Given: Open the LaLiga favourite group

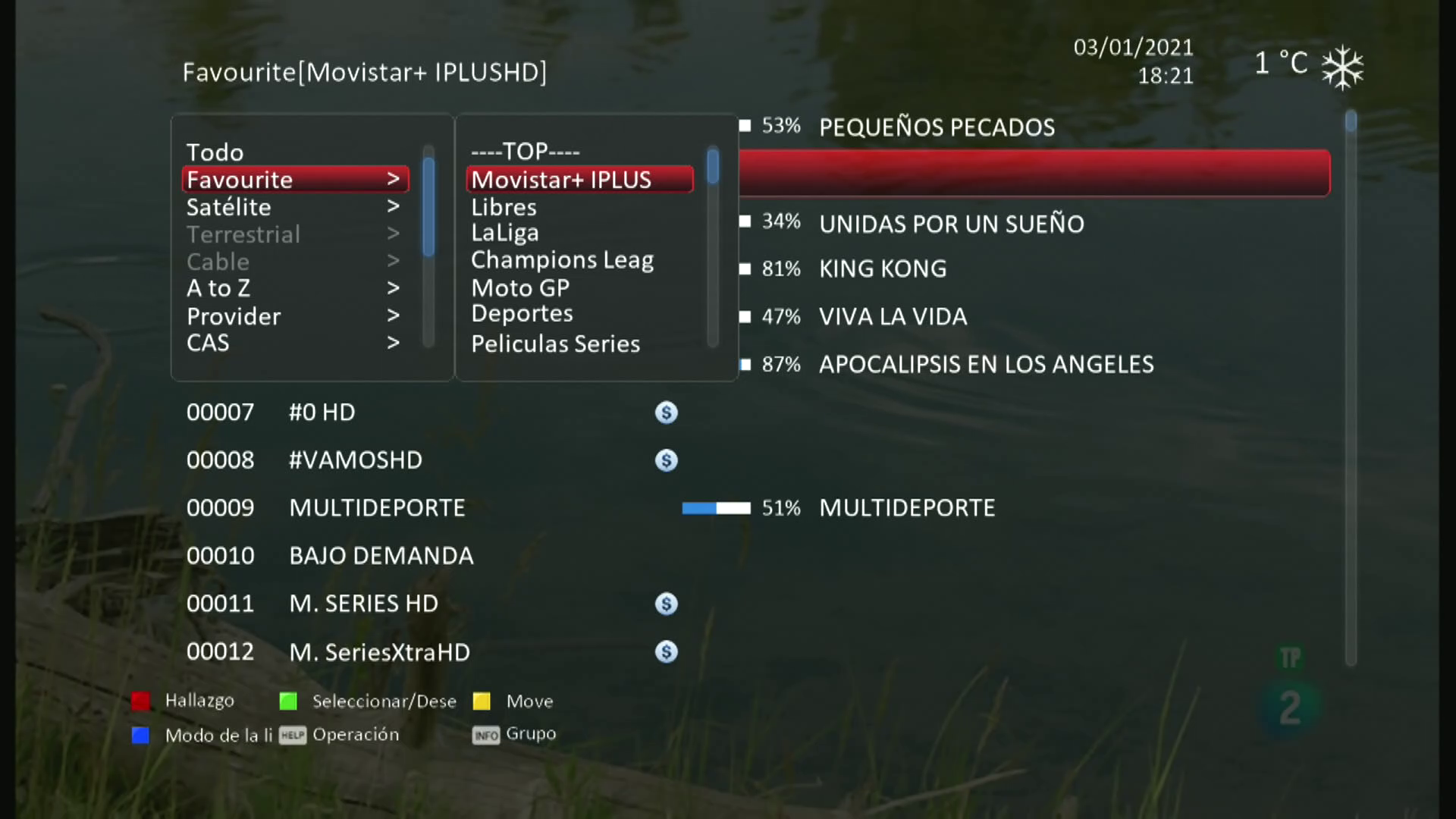Looking at the screenshot, I should 505,233.
